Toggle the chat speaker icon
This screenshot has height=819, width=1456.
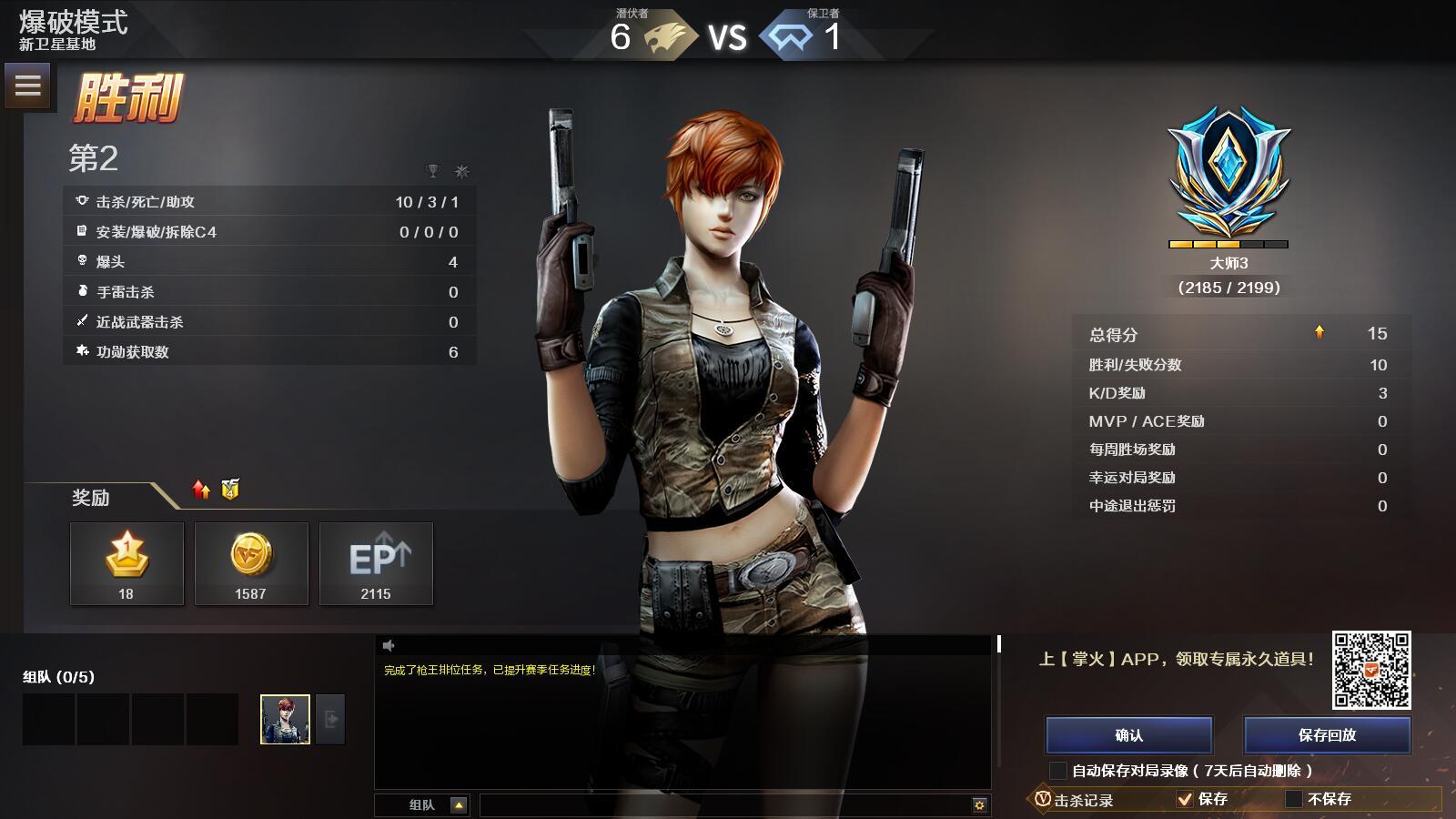click(389, 645)
